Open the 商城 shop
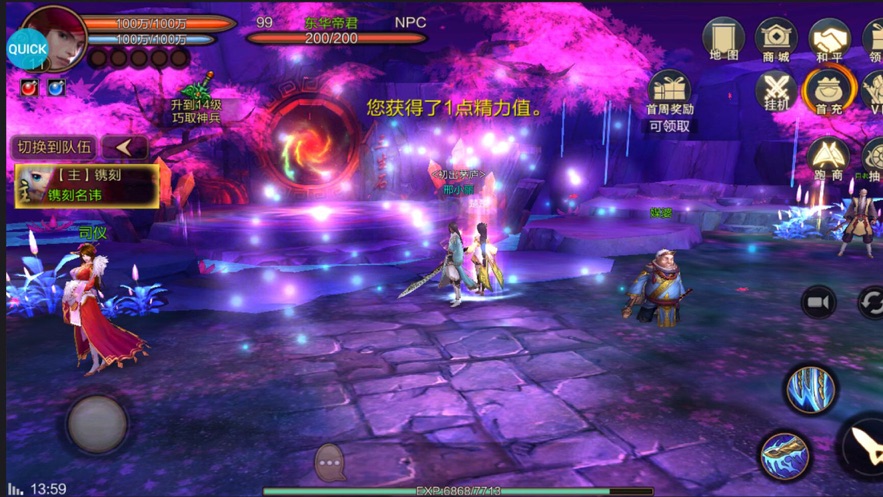This screenshot has width=883, height=497. 776,38
